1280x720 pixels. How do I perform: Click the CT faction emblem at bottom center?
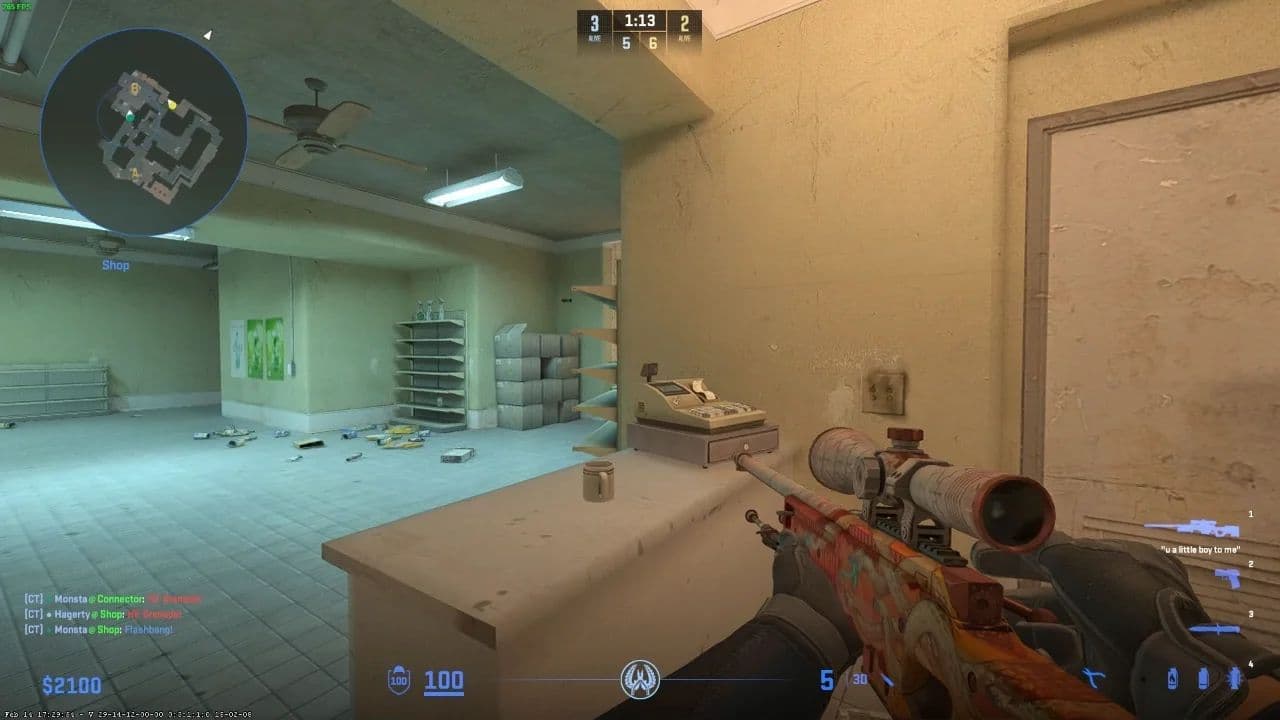point(639,678)
